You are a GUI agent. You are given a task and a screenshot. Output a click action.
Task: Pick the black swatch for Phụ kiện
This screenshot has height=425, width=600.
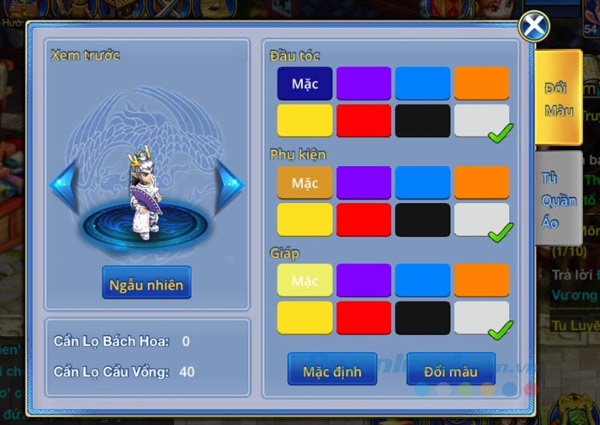[422, 219]
